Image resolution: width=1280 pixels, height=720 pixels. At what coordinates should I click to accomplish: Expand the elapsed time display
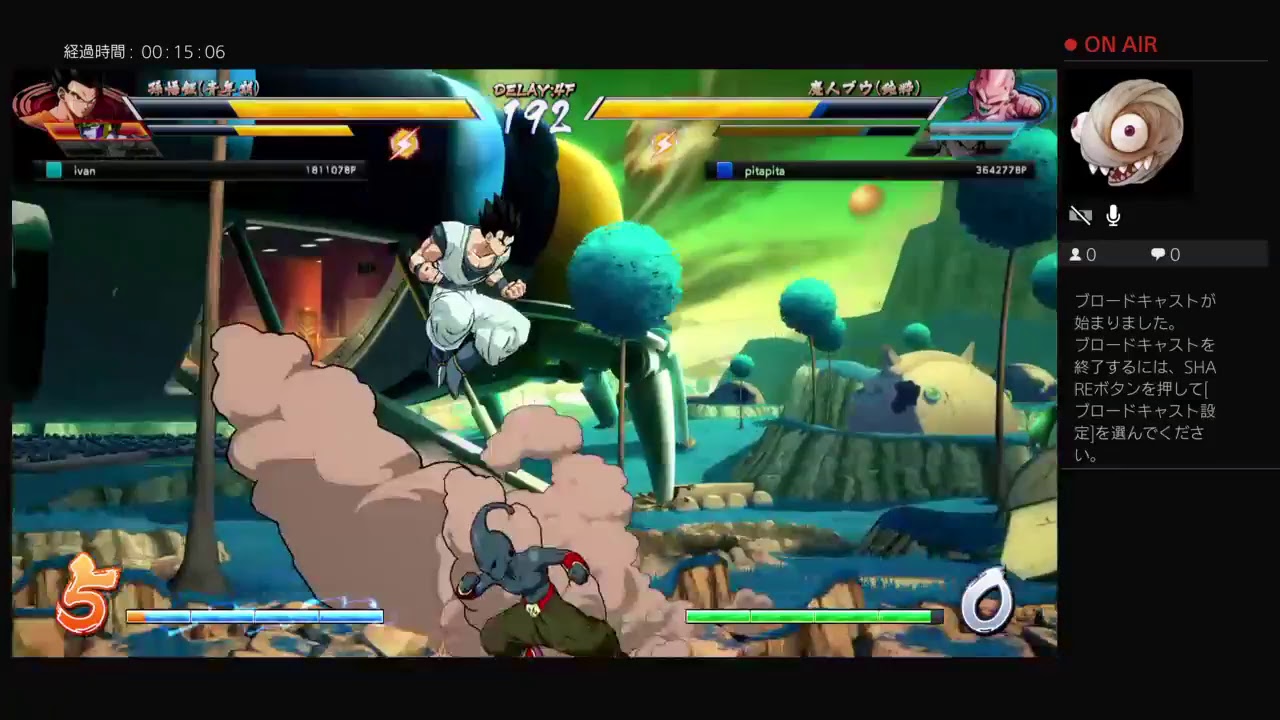[145, 51]
